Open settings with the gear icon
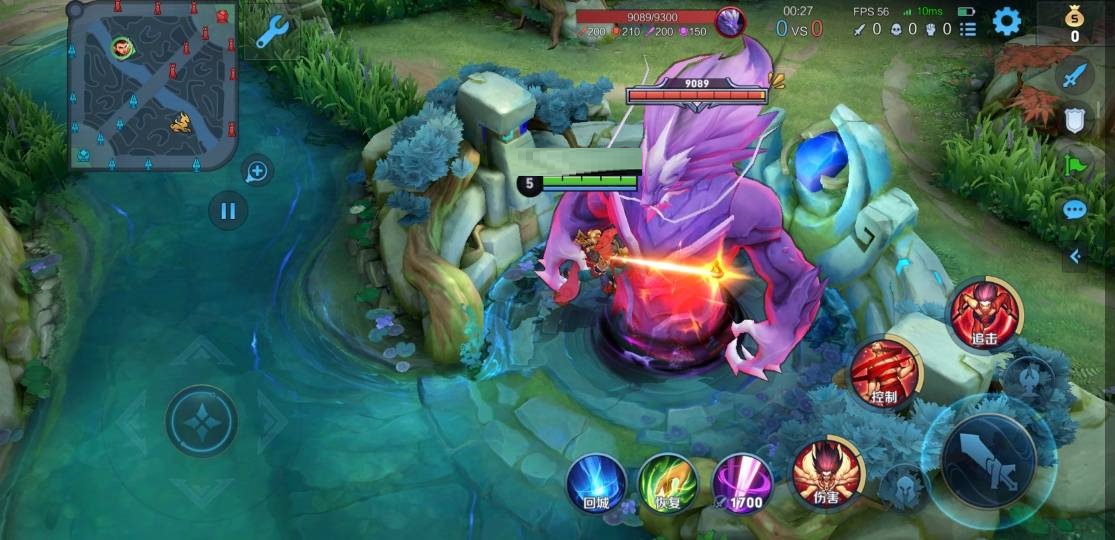 [x=1006, y=22]
